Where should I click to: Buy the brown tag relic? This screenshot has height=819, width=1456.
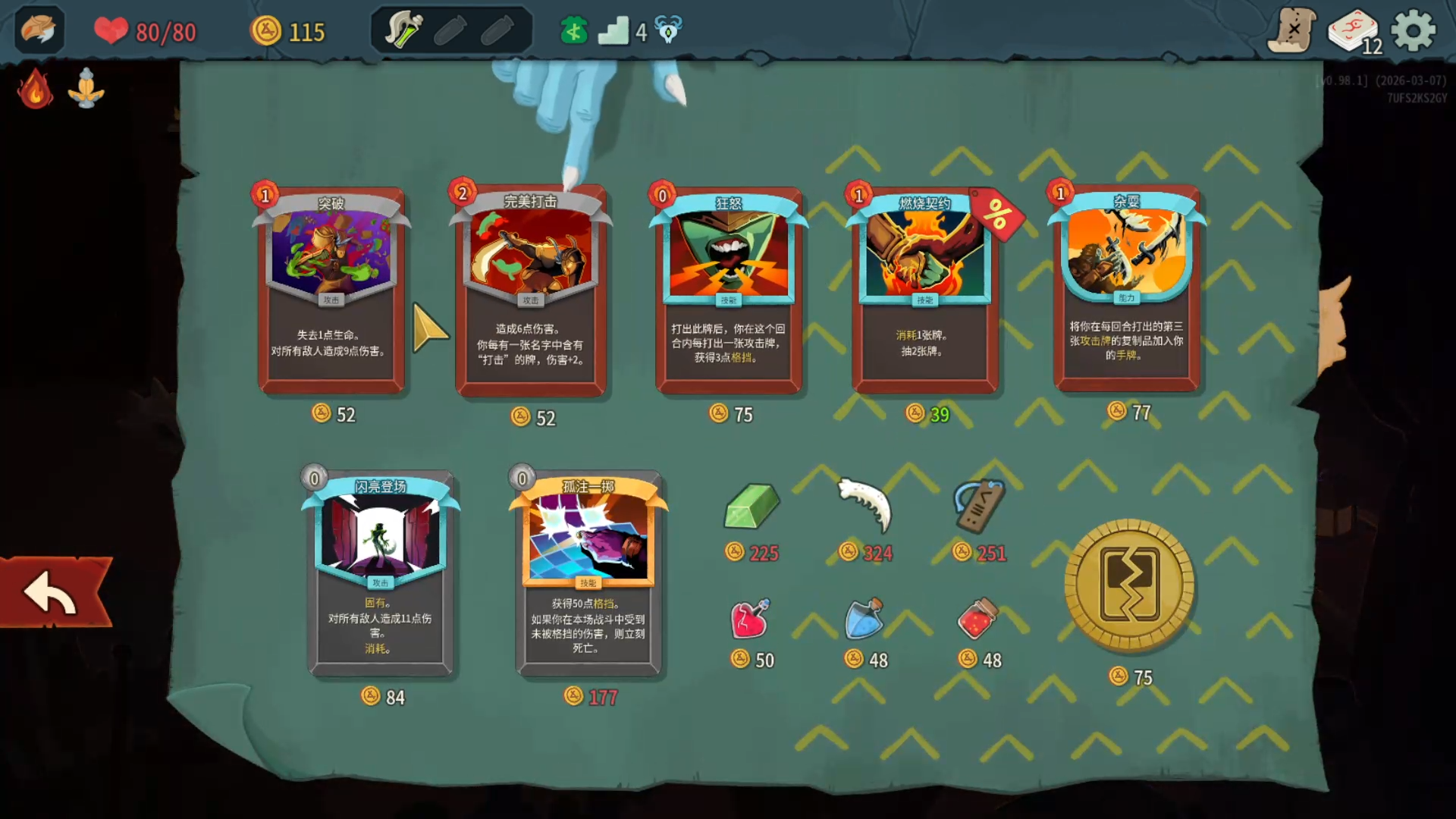(979, 506)
